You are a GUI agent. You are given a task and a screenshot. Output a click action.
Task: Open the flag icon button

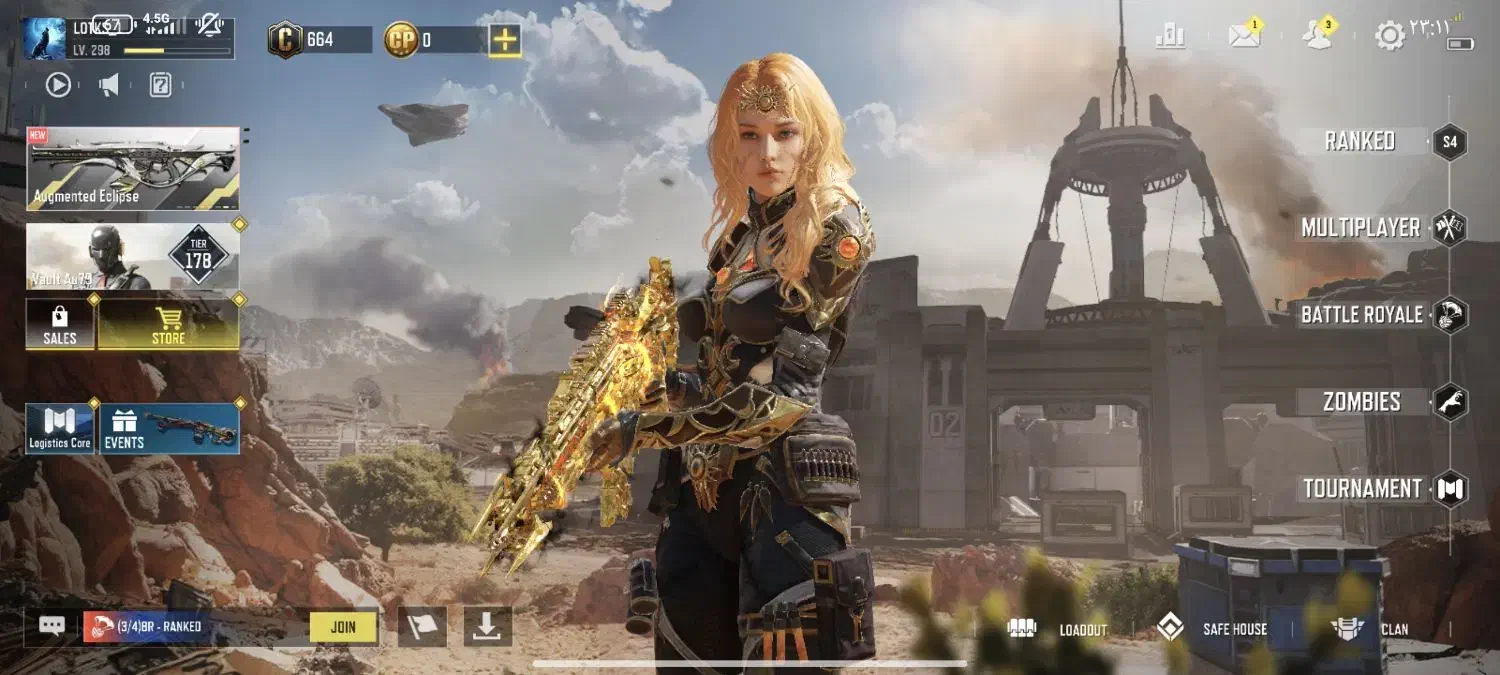422,626
